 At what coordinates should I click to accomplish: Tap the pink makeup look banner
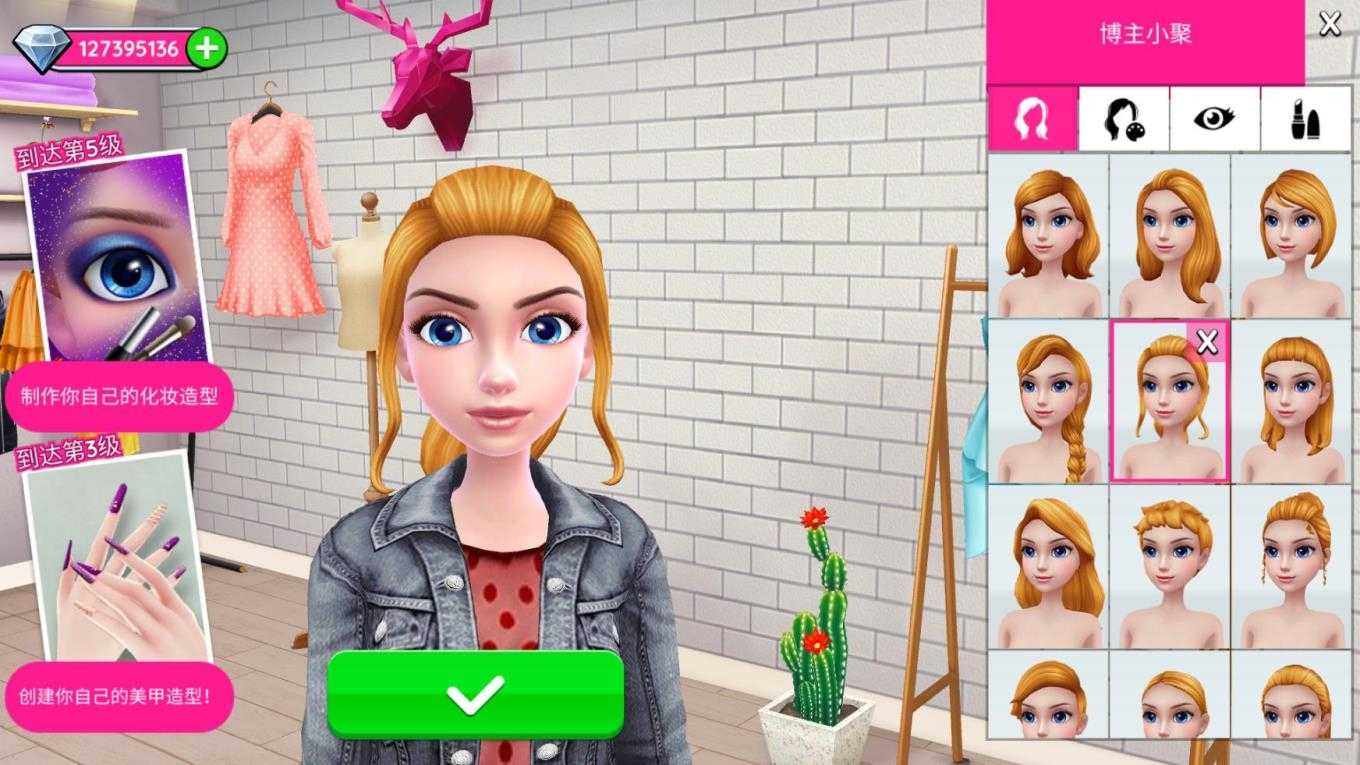click(118, 397)
